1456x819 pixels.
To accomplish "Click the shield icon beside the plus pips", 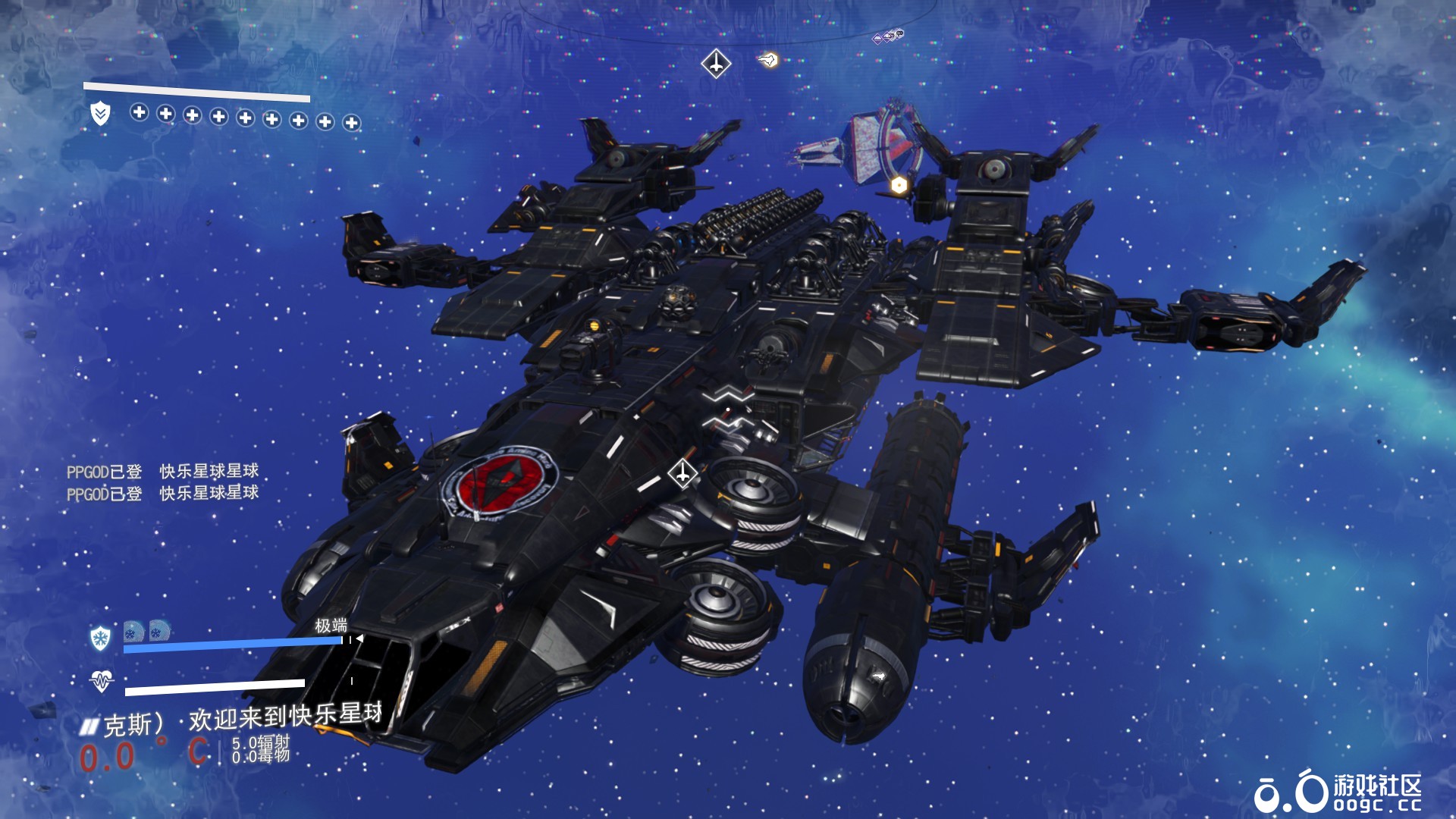I will tap(100, 115).
